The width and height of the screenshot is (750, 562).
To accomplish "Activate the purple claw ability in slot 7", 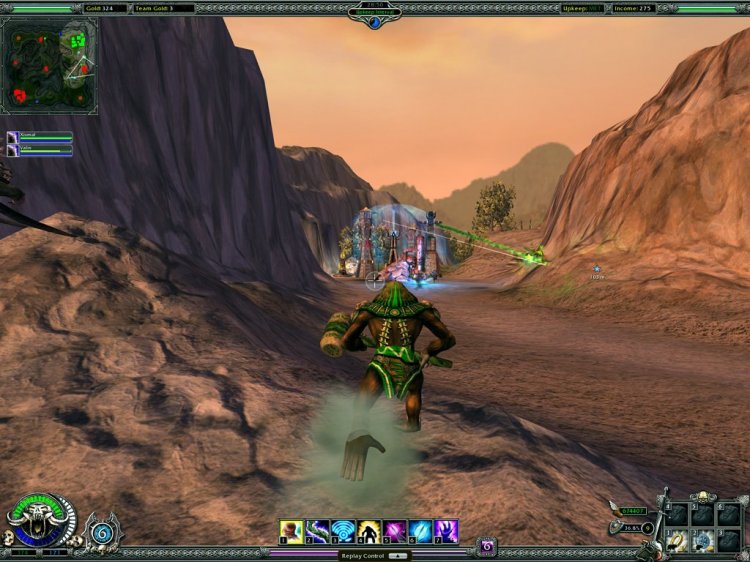I will [447, 531].
